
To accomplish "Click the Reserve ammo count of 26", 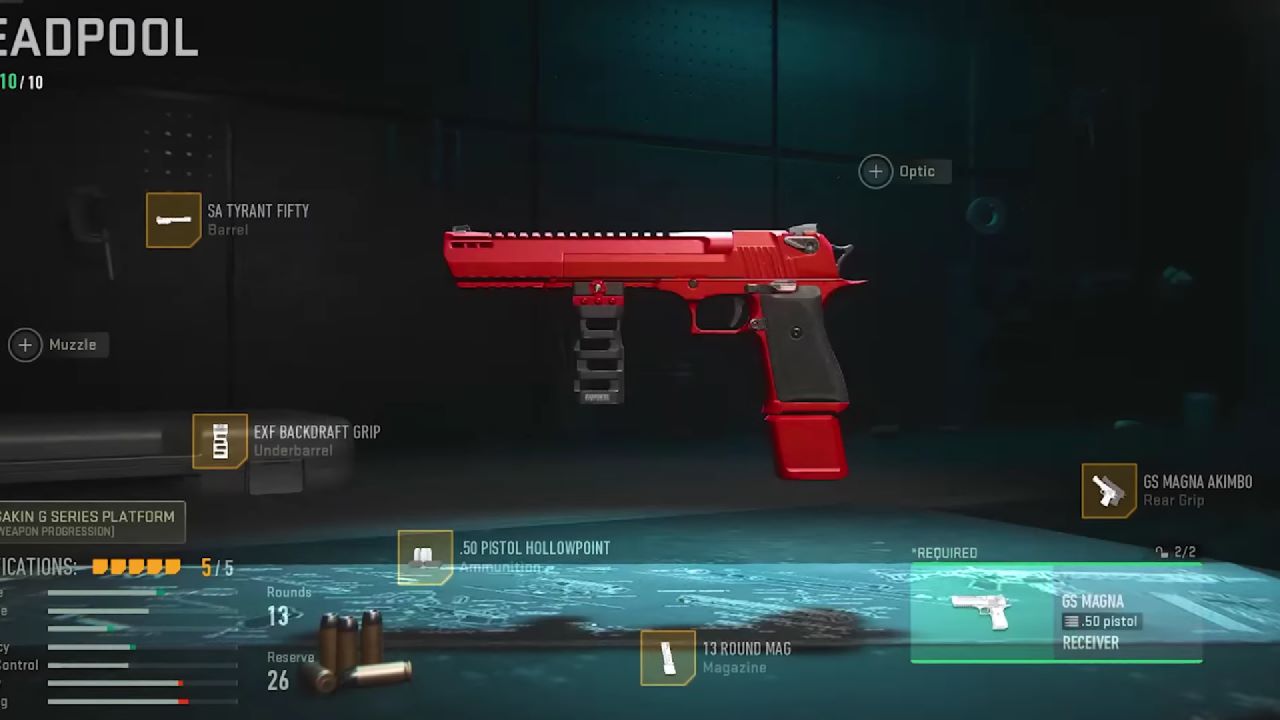I will [278, 682].
